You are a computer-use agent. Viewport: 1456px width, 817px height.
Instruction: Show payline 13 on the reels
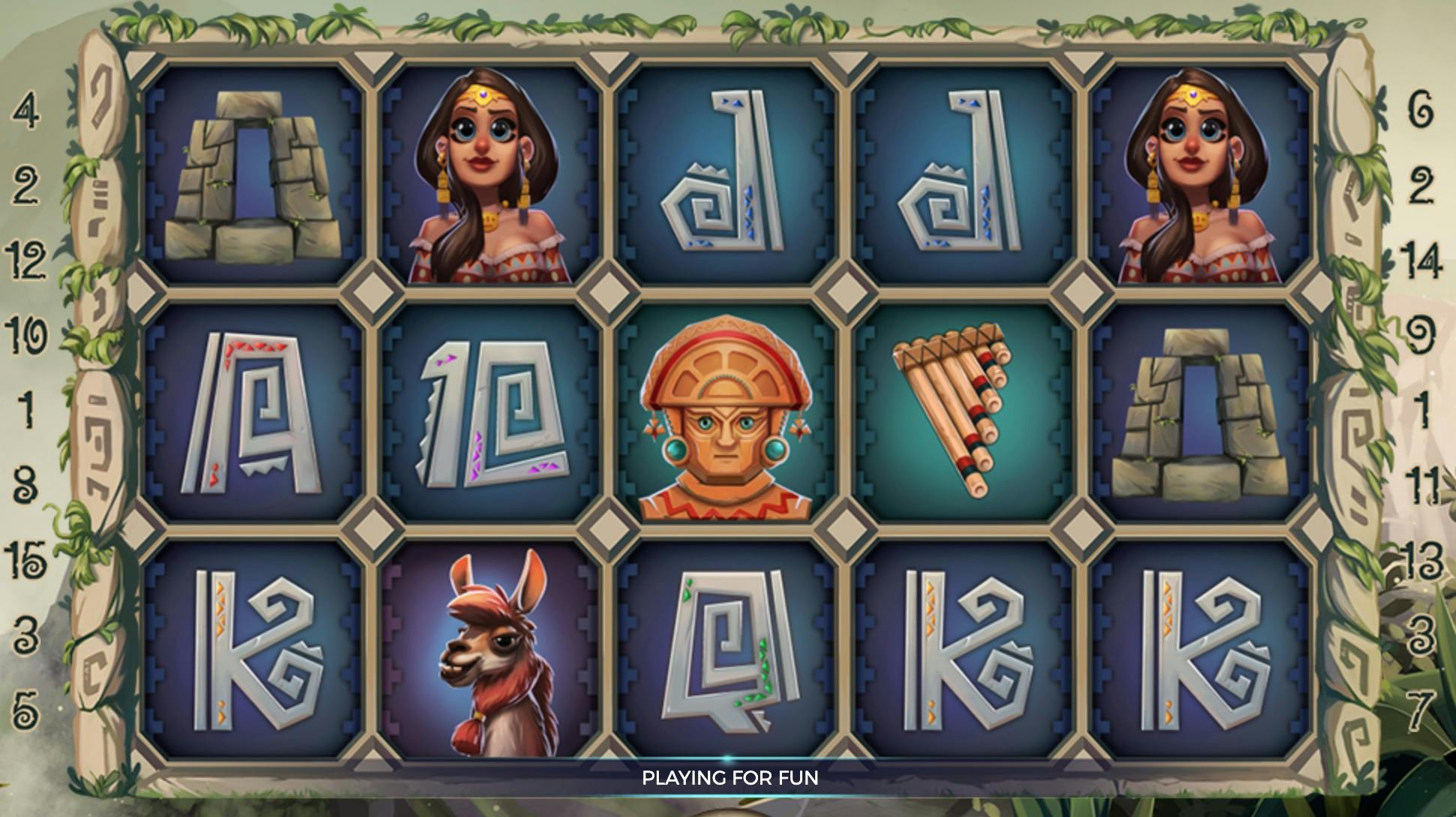[x=1418, y=559]
